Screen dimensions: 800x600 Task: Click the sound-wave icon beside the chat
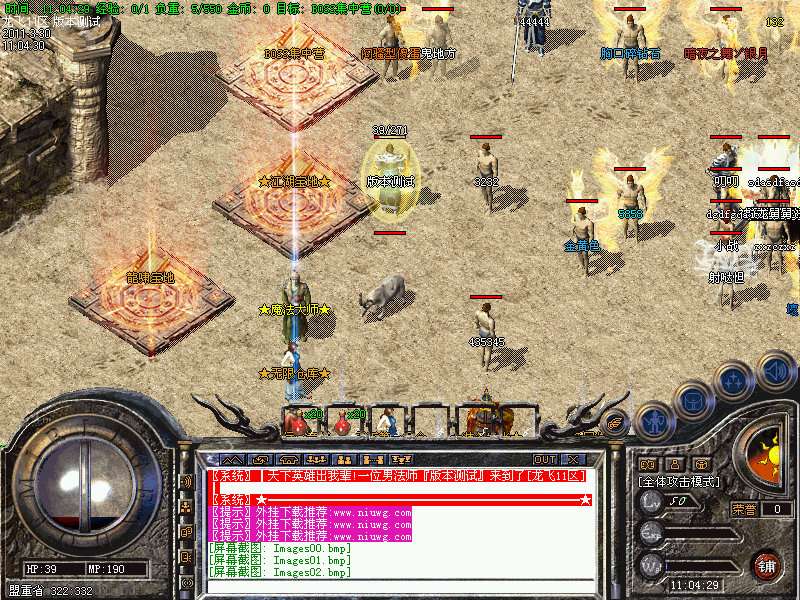pos(186,481)
